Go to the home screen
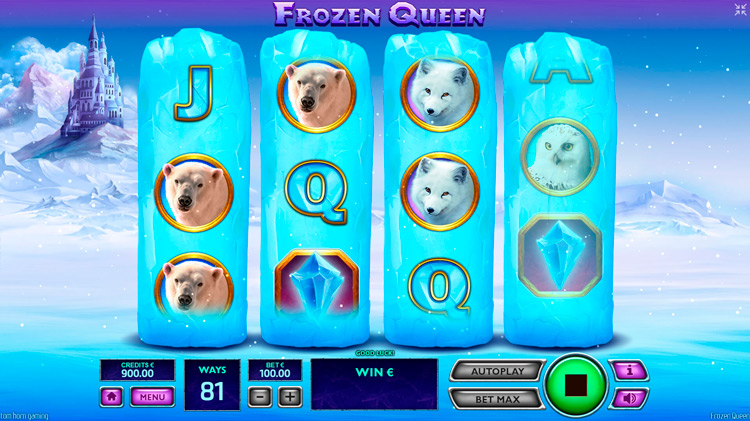Image resolution: width=750 pixels, height=421 pixels. click(x=112, y=396)
